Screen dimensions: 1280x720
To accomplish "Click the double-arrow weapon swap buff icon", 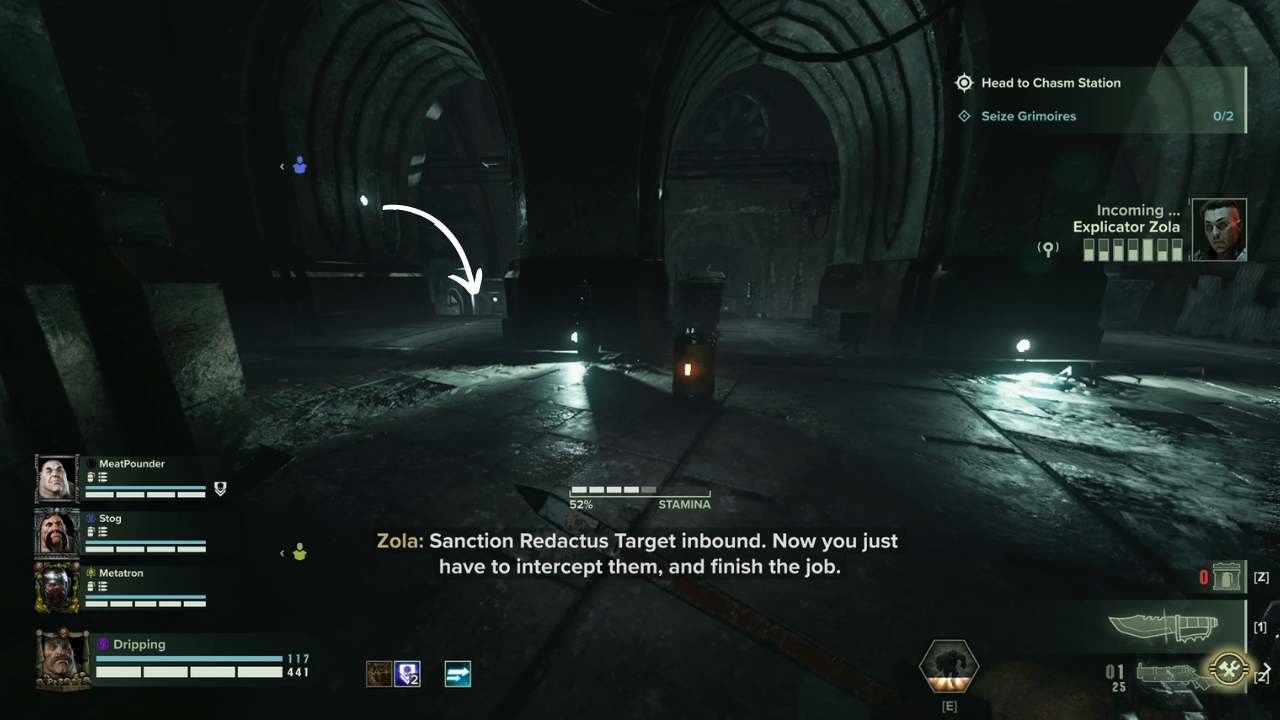I will tap(457, 674).
